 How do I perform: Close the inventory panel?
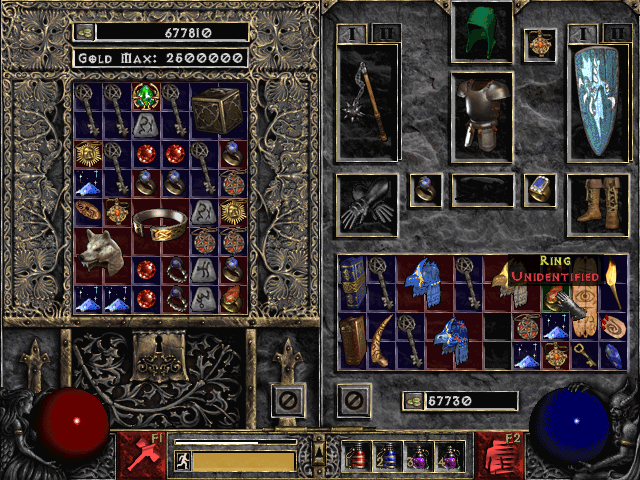click(x=352, y=401)
